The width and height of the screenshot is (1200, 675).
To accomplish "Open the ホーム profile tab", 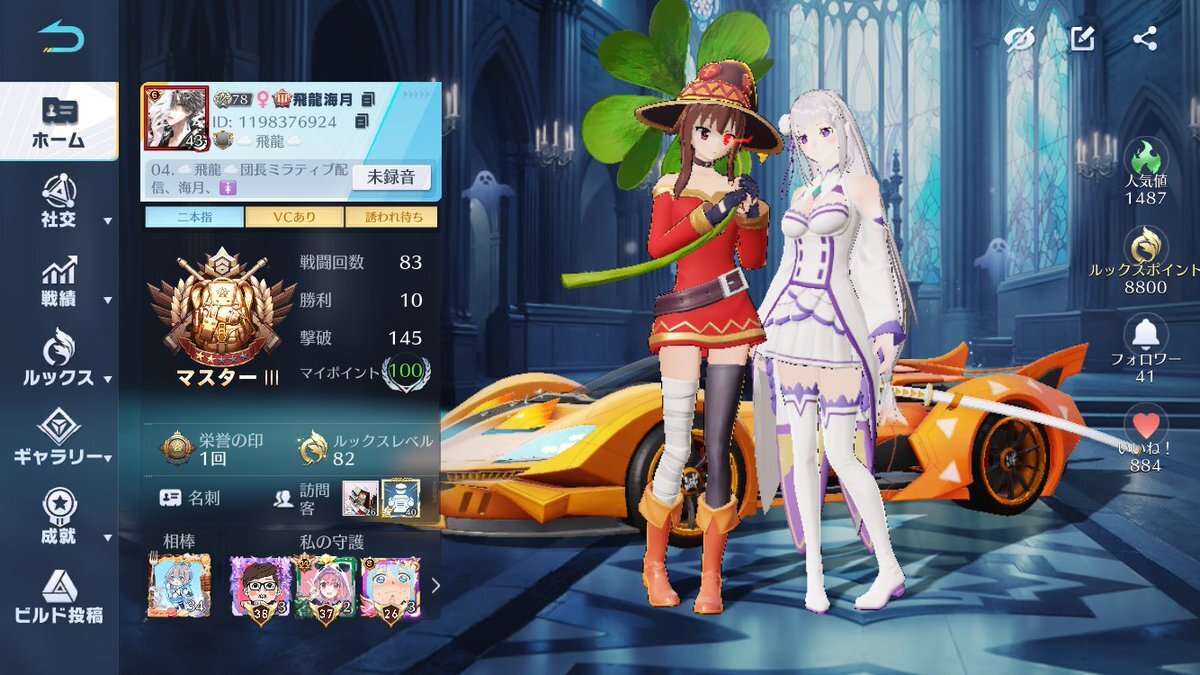I will [60, 122].
